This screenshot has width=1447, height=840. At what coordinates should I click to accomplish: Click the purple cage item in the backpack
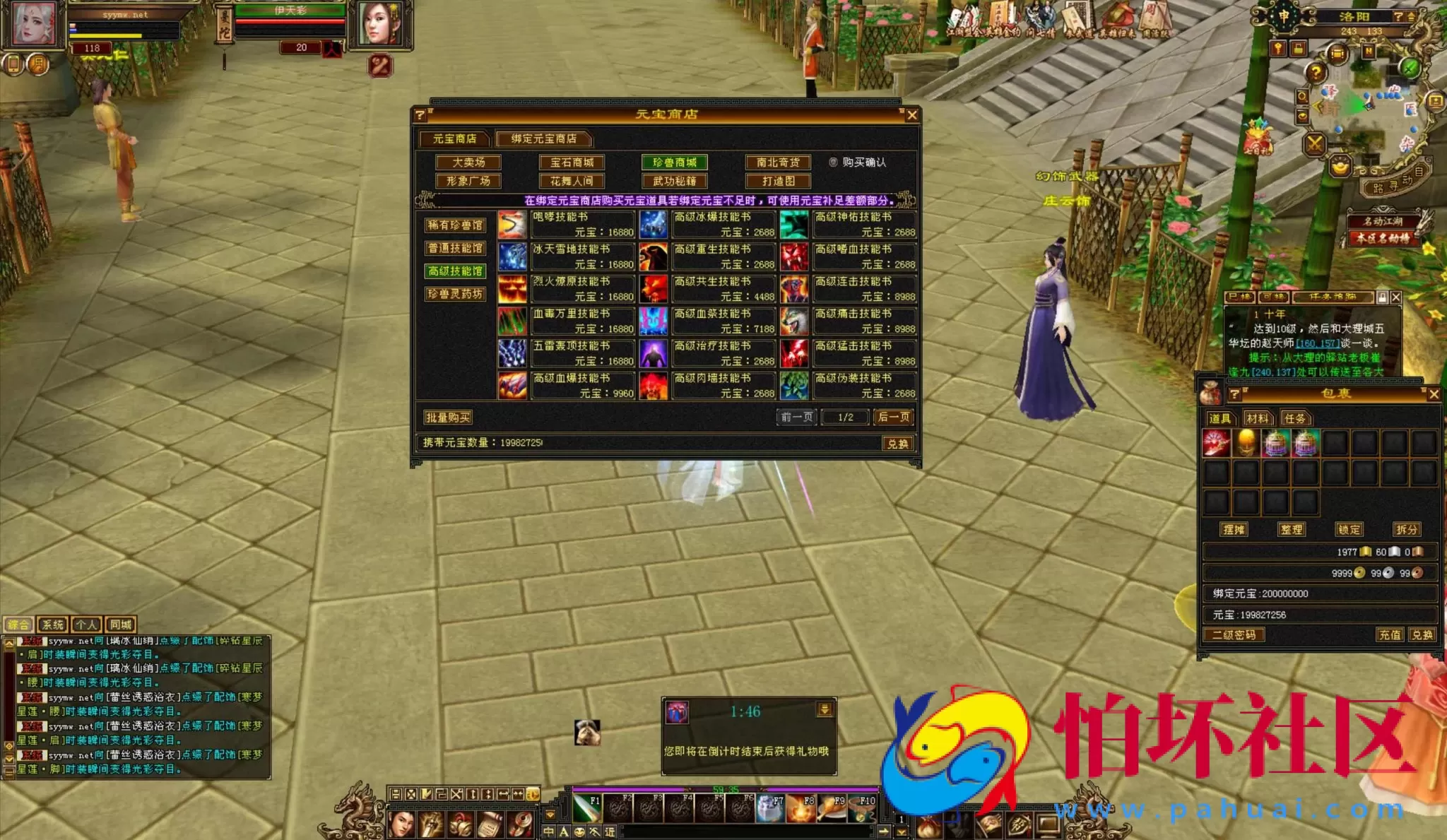pos(1274,443)
